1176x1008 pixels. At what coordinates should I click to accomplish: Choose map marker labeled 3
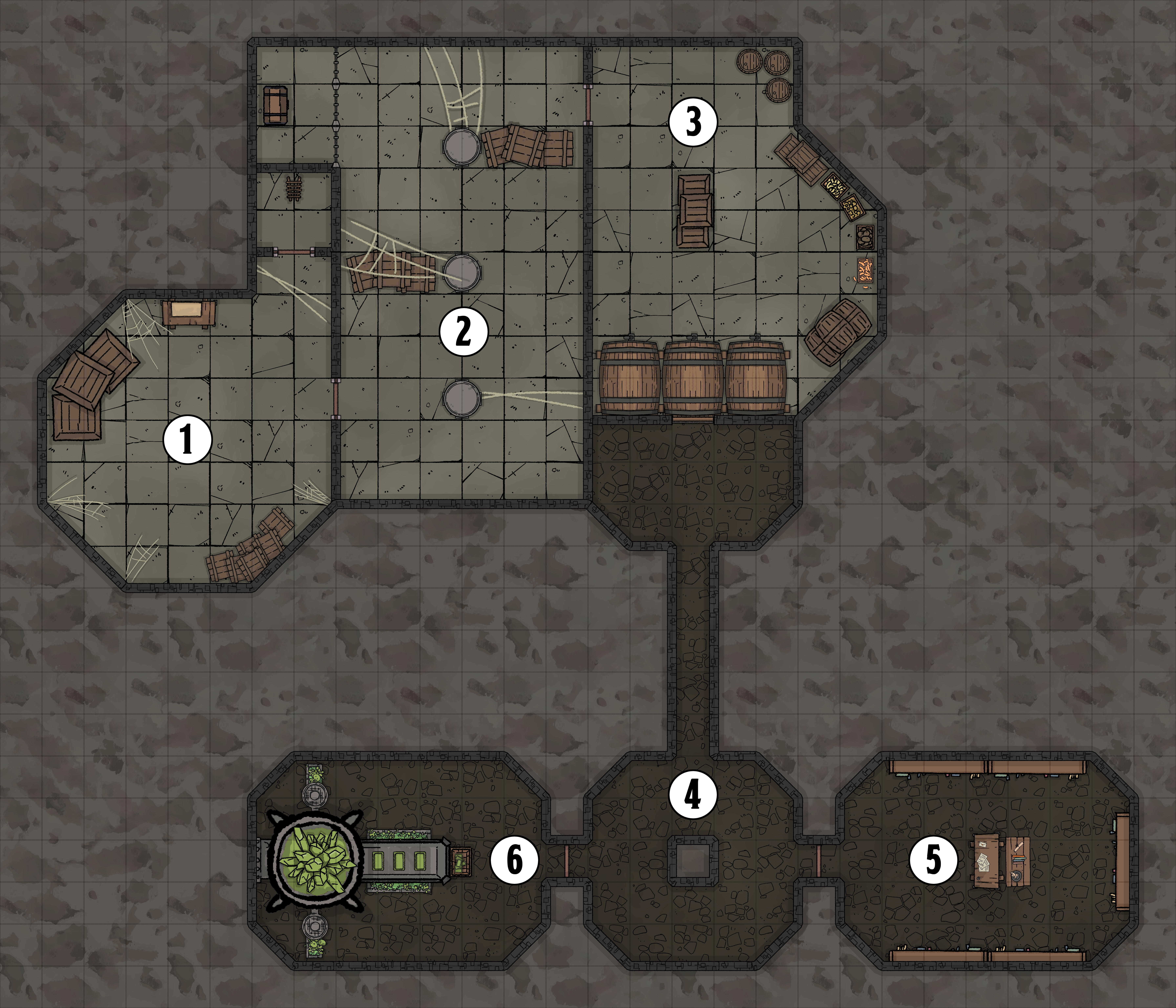click(693, 122)
